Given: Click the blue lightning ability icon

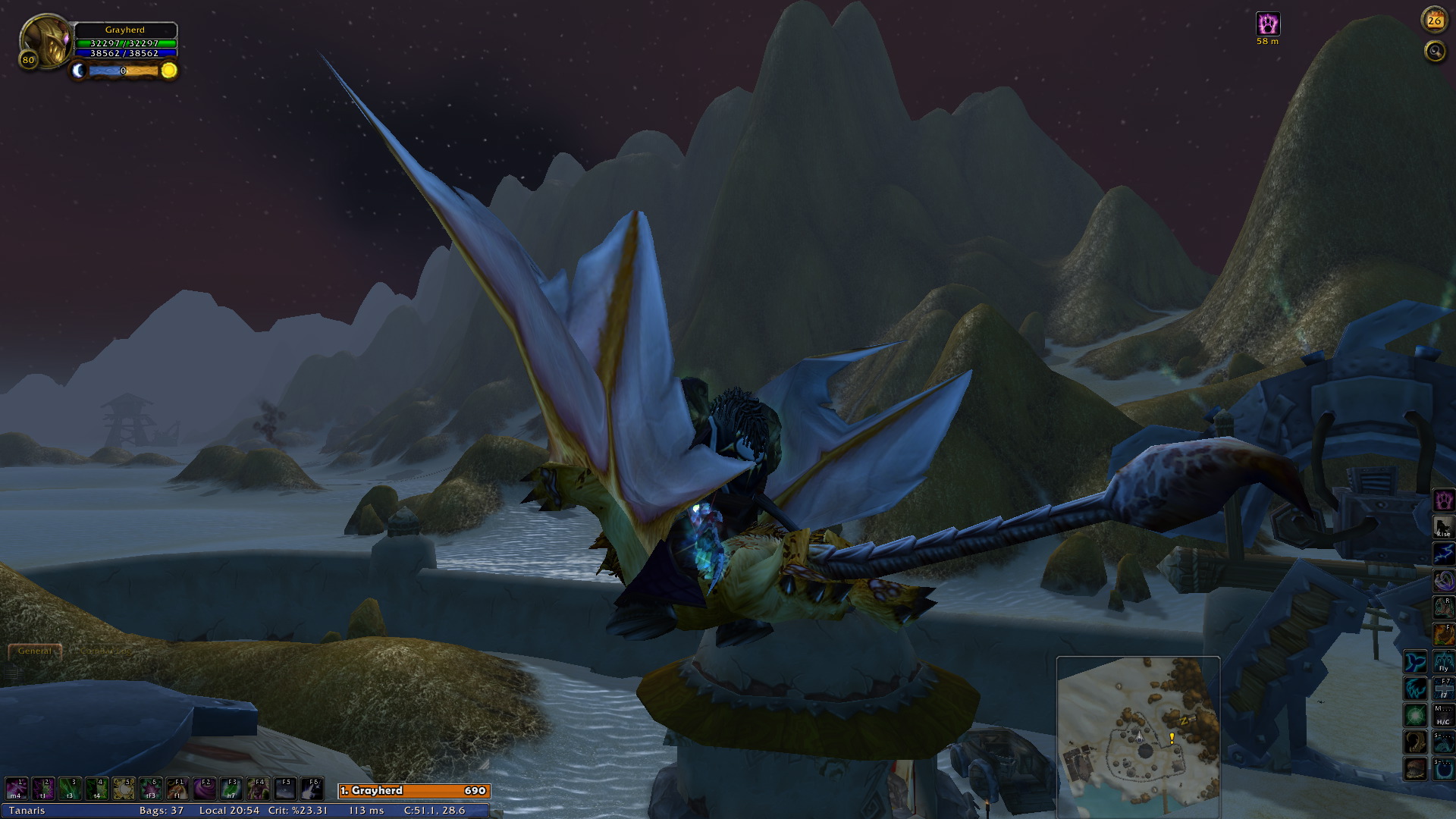Looking at the screenshot, I should tap(1443, 554).
